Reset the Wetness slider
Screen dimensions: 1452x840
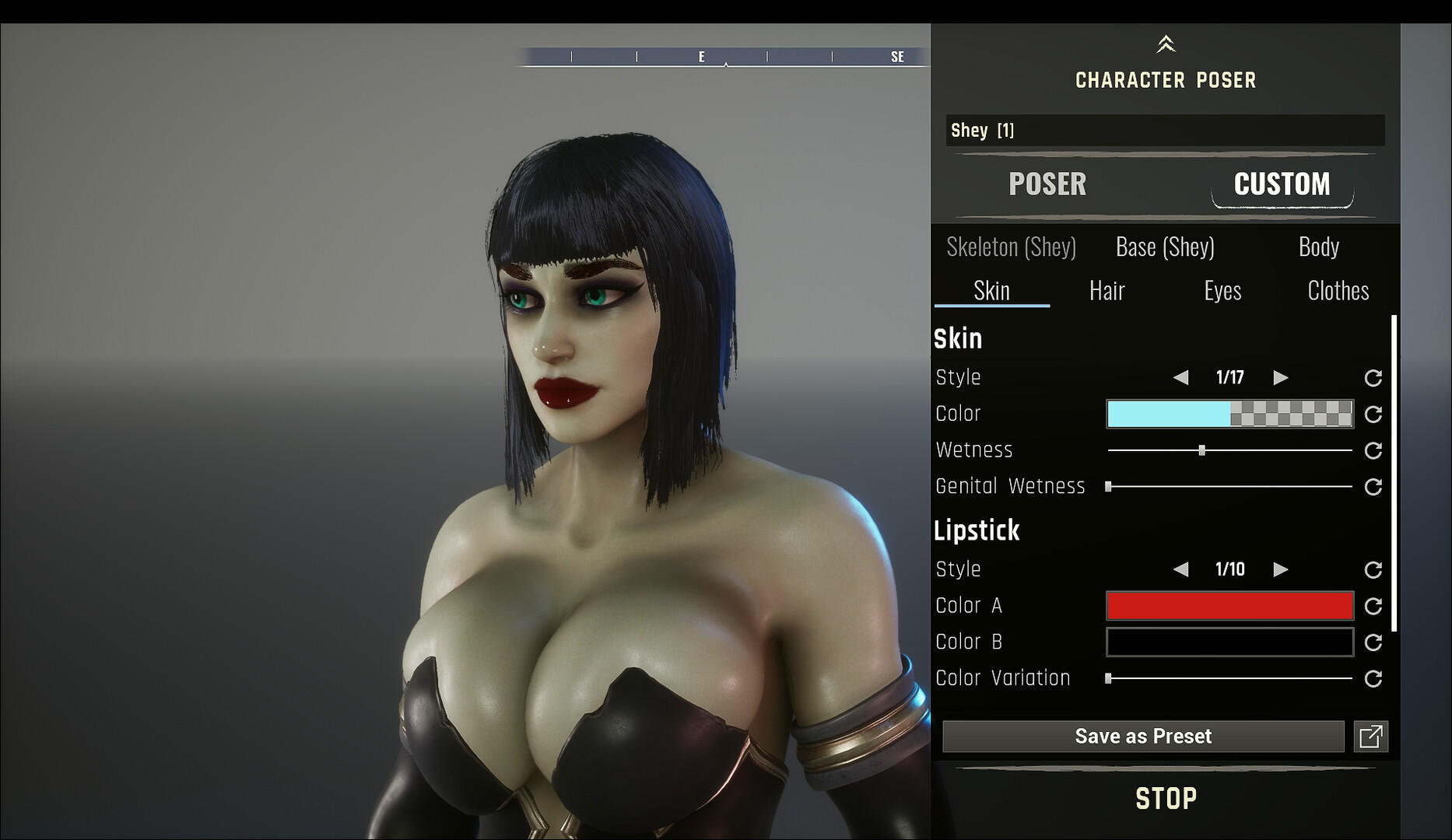[1373, 450]
